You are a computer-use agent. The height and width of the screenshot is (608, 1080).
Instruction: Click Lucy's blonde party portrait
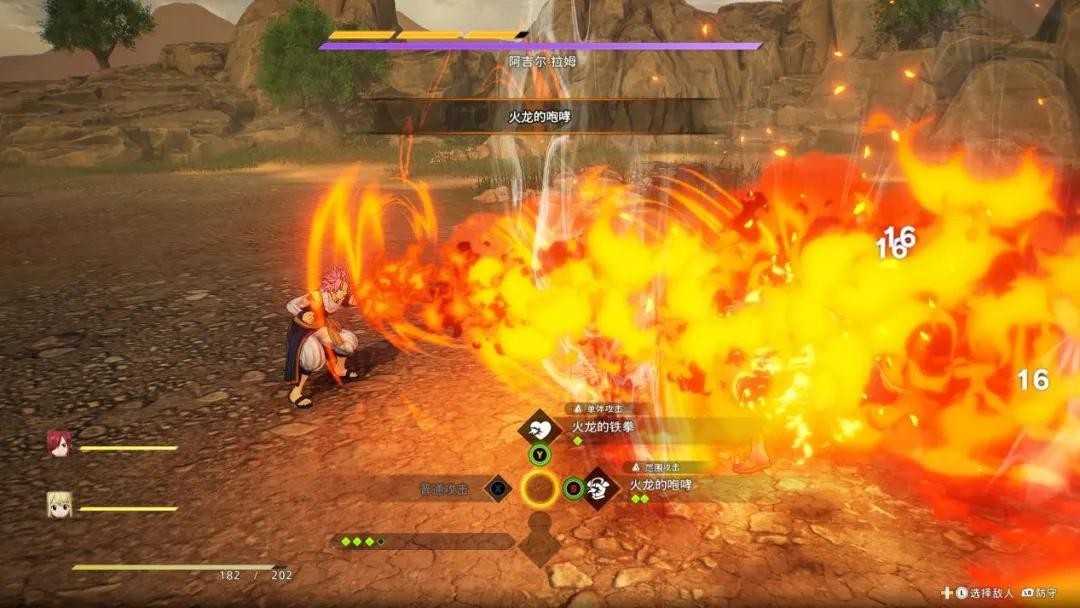[x=59, y=505]
